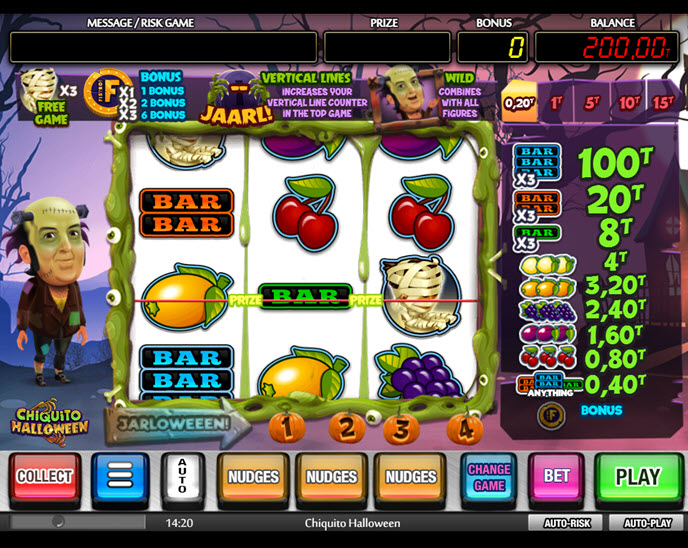Image resolution: width=688 pixels, height=548 pixels.
Task: Toggle the white AUTO button
Action: 183,477
